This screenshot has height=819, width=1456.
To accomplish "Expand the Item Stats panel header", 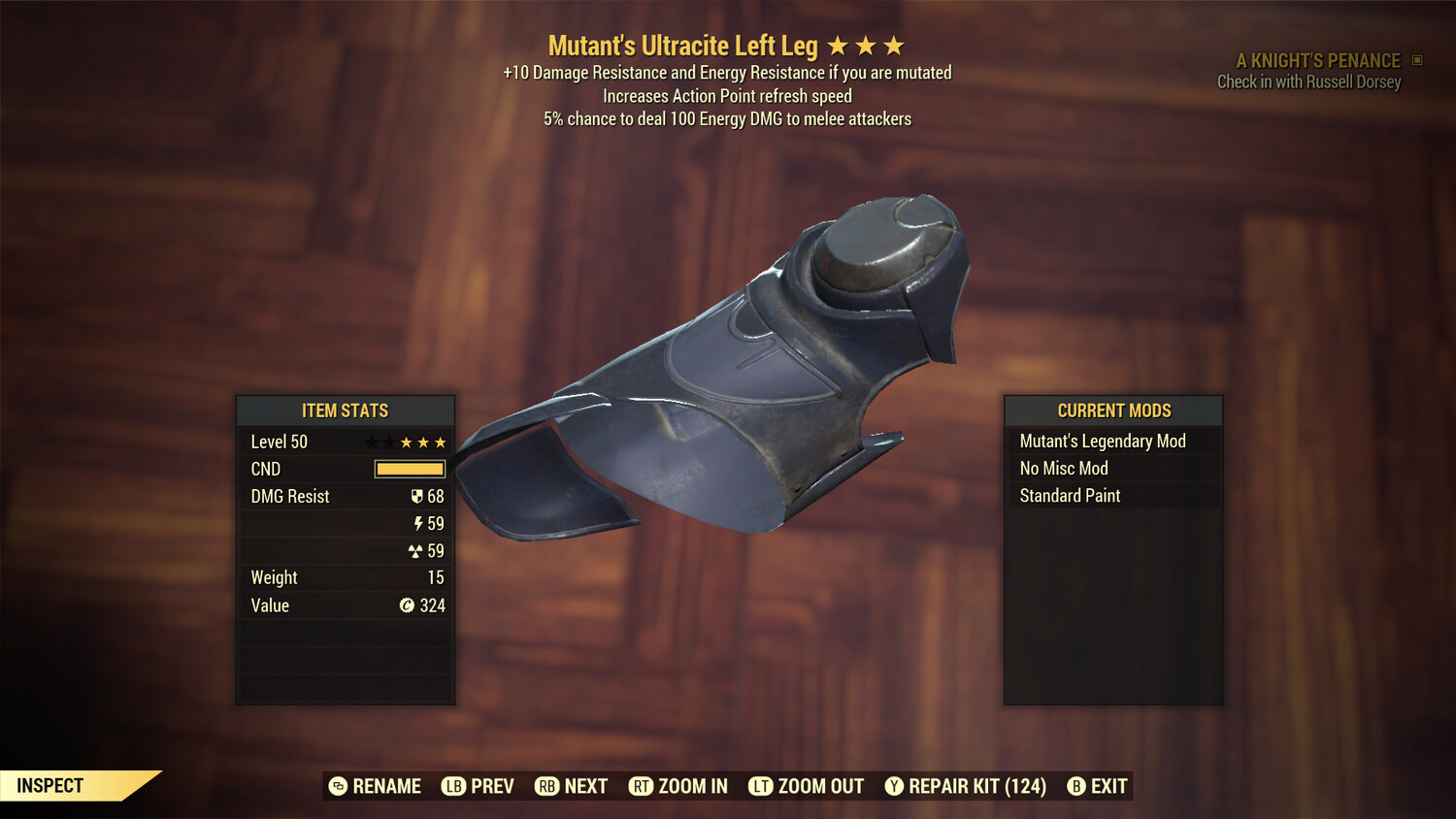I will (346, 410).
